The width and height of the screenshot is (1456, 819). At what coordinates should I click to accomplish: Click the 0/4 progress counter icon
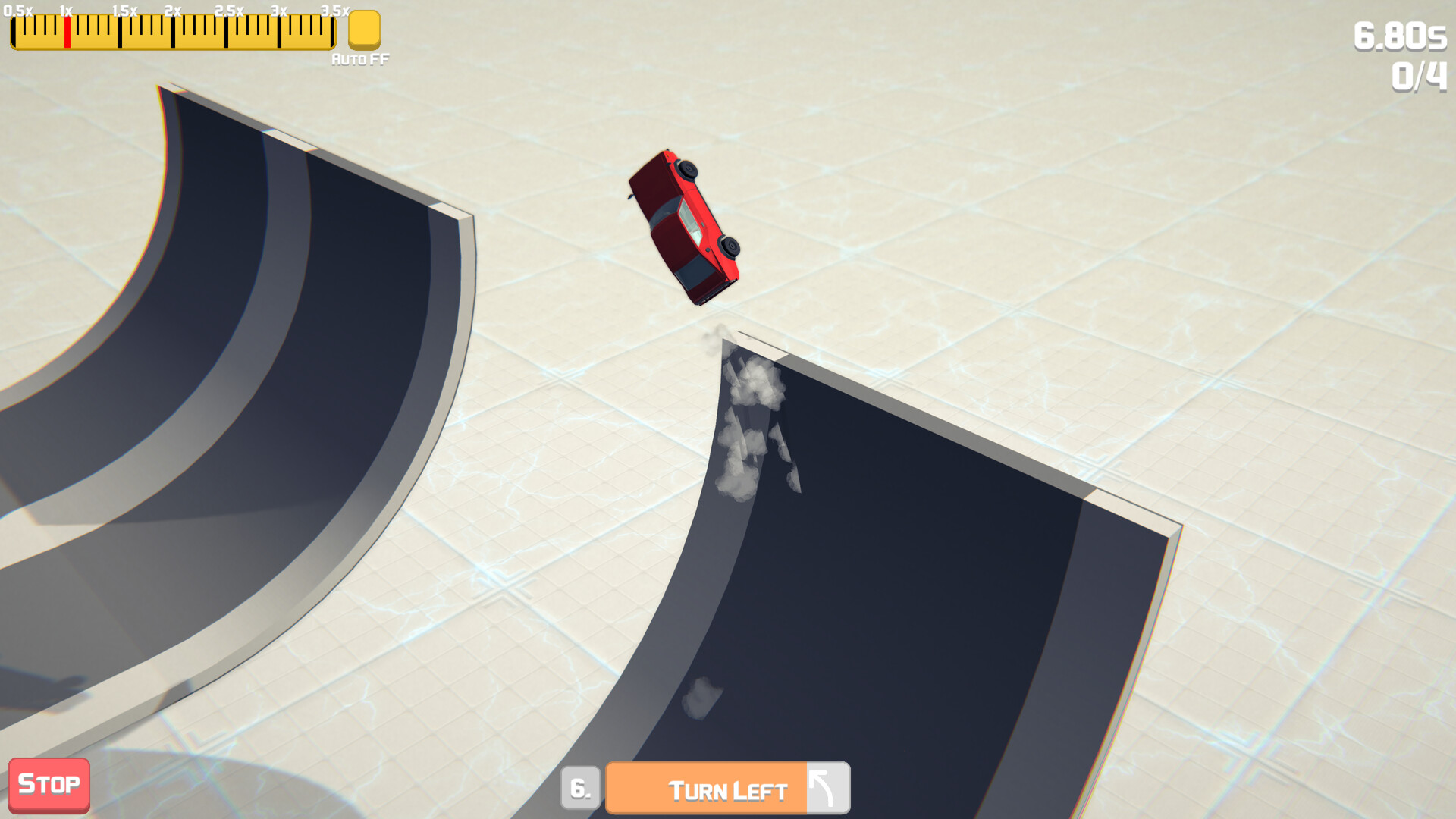[1417, 74]
